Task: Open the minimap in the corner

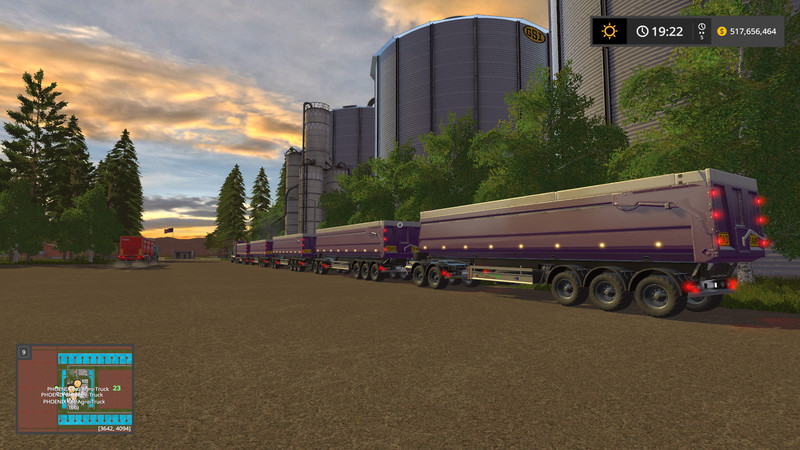Action: (75, 388)
